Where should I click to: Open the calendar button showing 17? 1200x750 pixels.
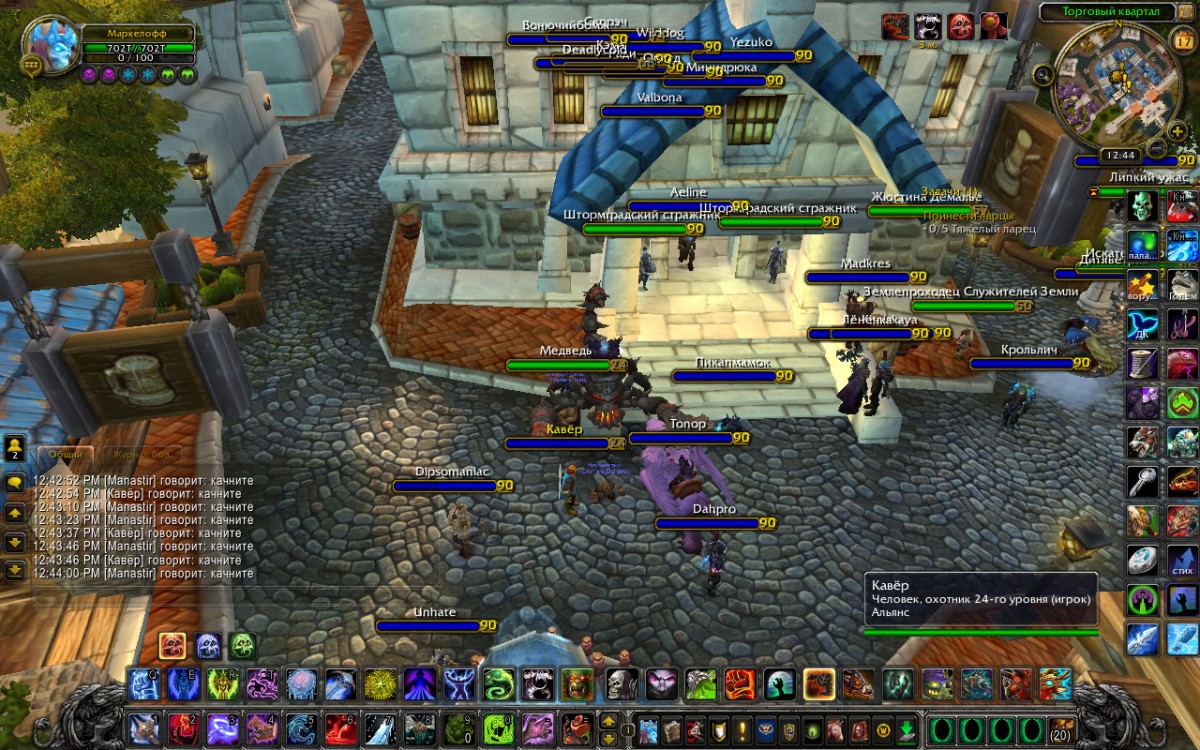click(x=1179, y=40)
